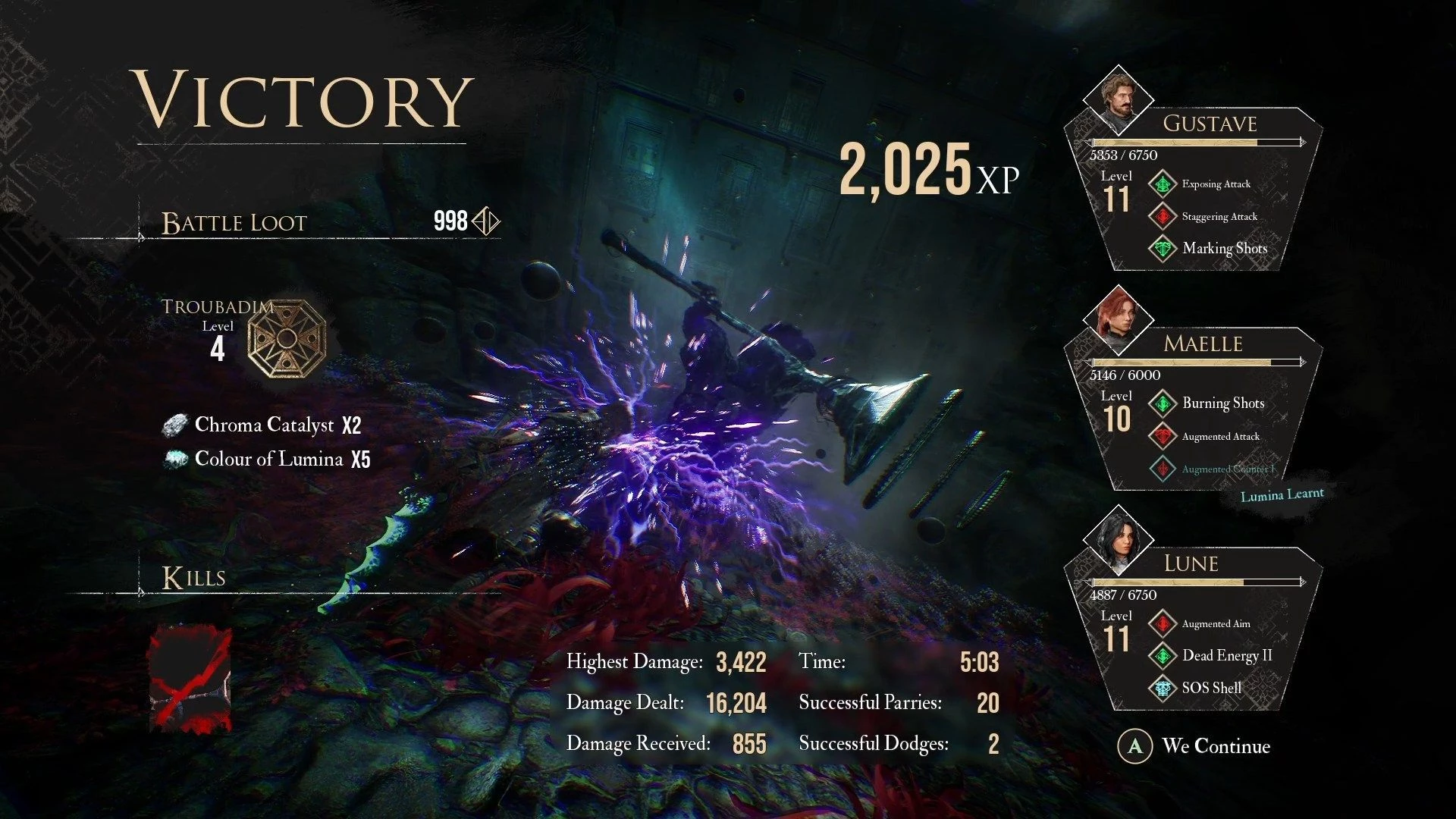The width and height of the screenshot is (1456, 819).
Task: Click the crossed-out enemy kill thumbnail
Action: [x=190, y=679]
